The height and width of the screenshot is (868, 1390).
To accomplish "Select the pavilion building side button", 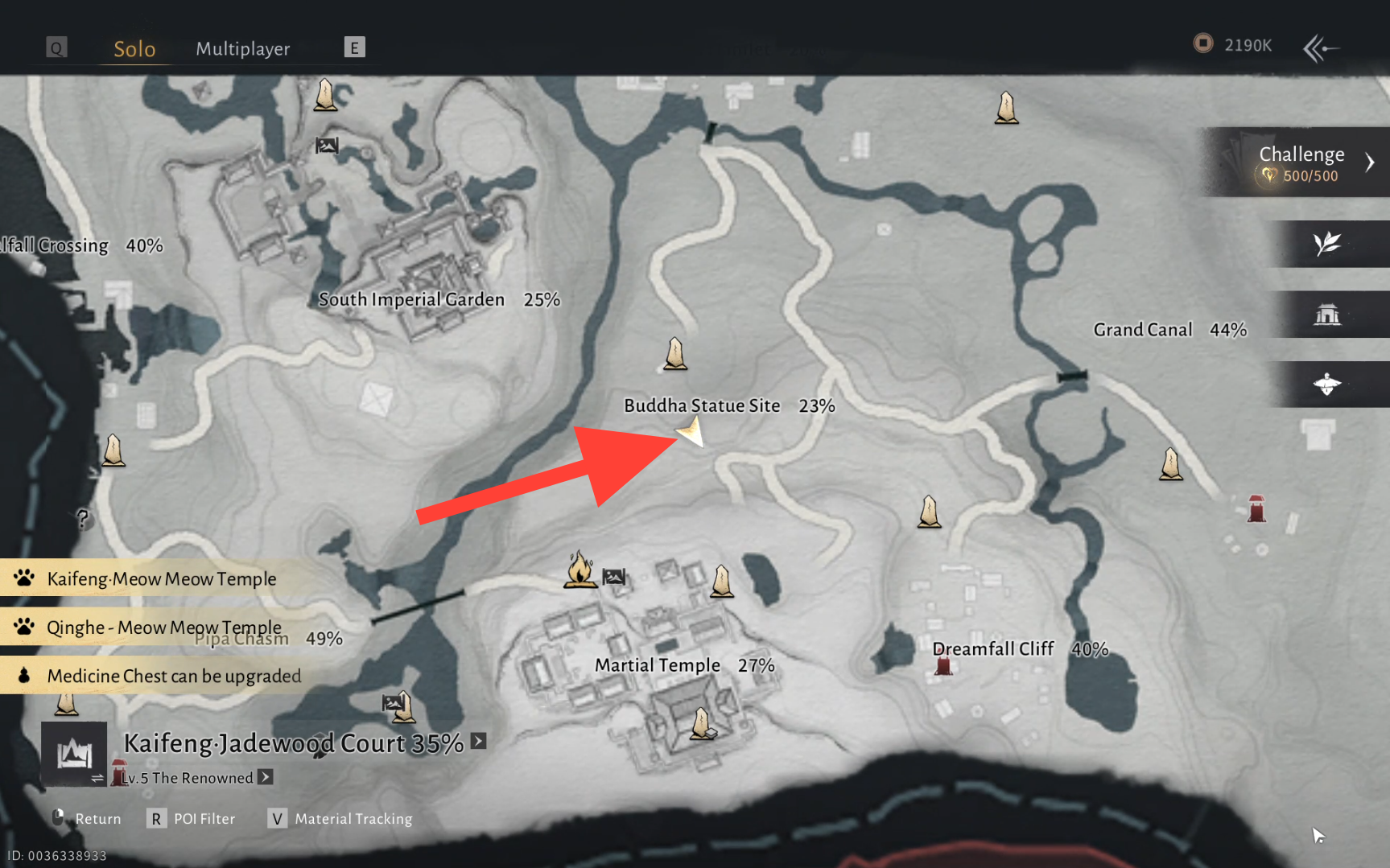I will pyautogui.click(x=1327, y=315).
